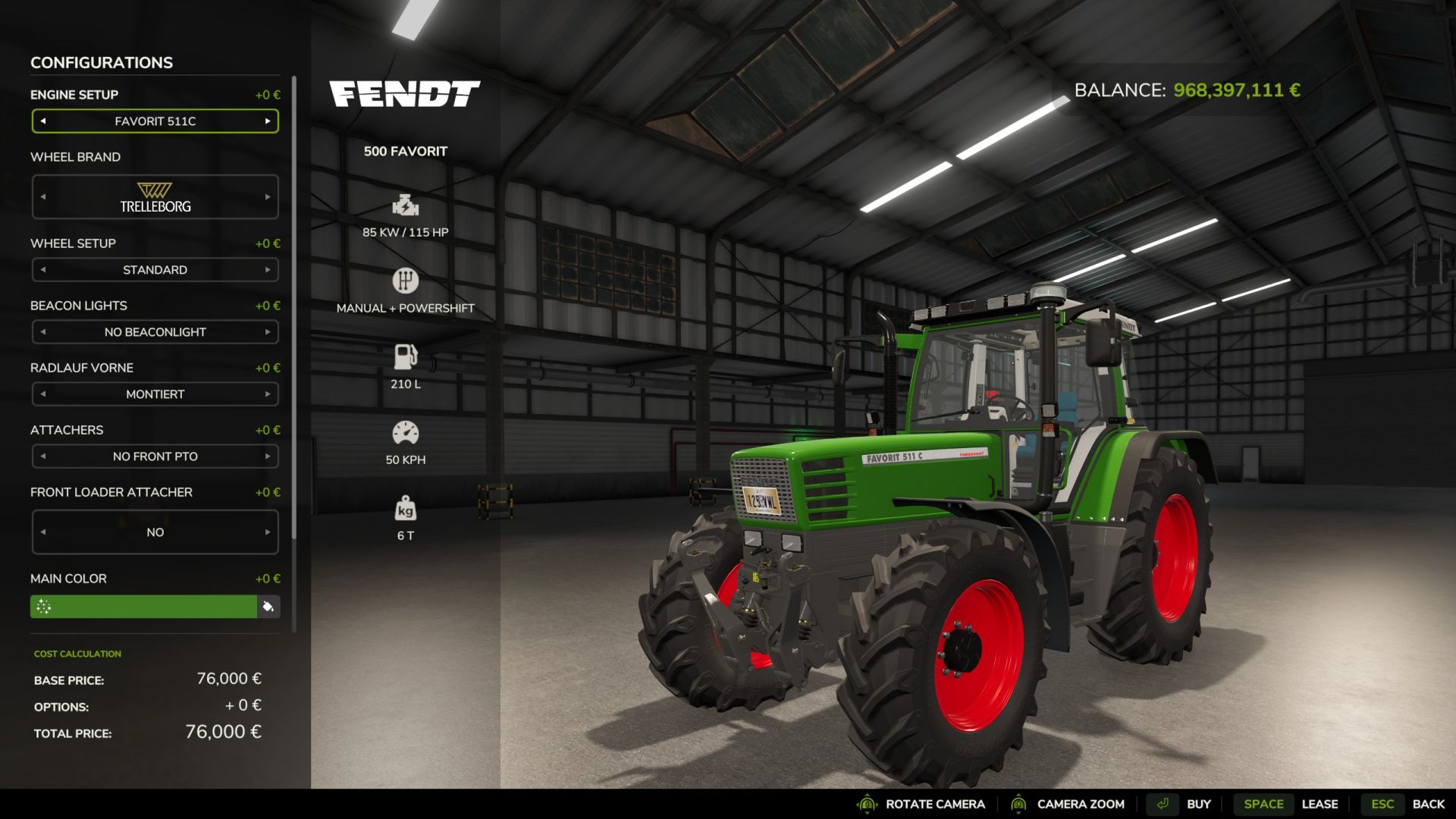1456x819 pixels.
Task: Click the speedometer icon above 50 KPH
Action: tap(406, 432)
